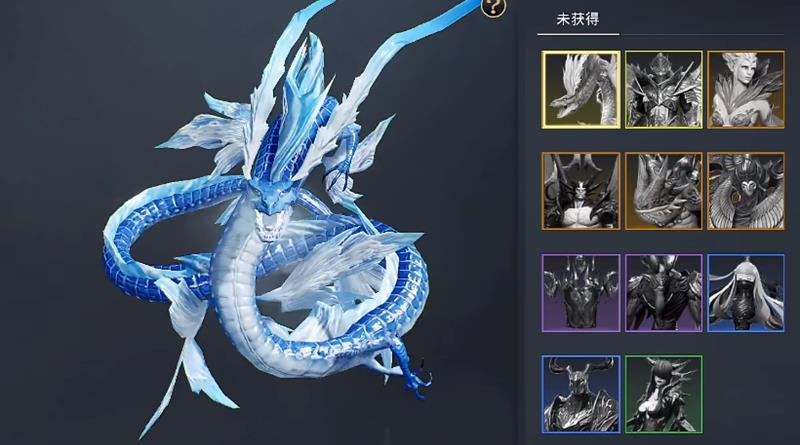Choose the purple-framed dark horned armor thumbnail

pos(663,293)
